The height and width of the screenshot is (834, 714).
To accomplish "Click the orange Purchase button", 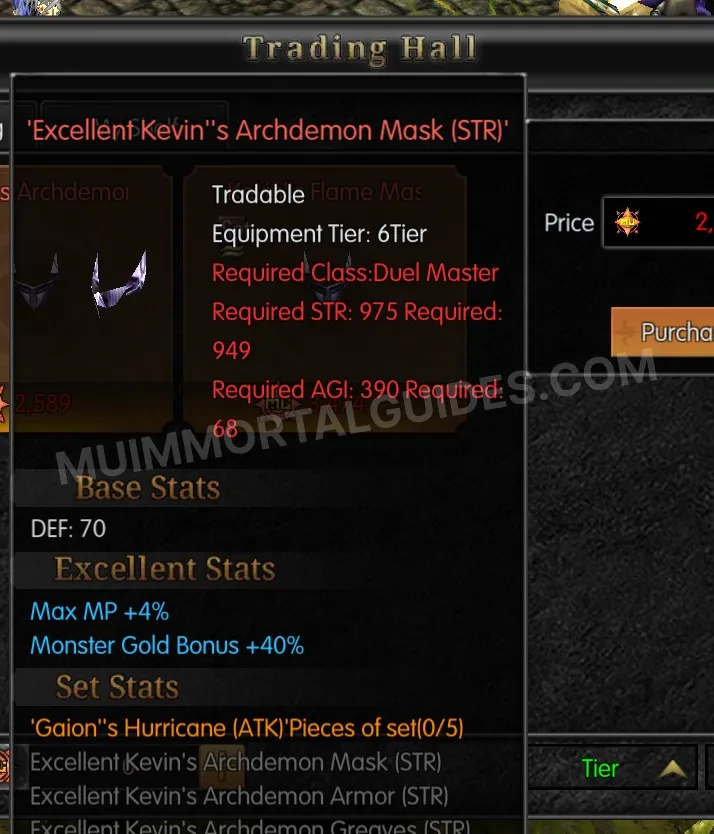I will click(x=664, y=333).
